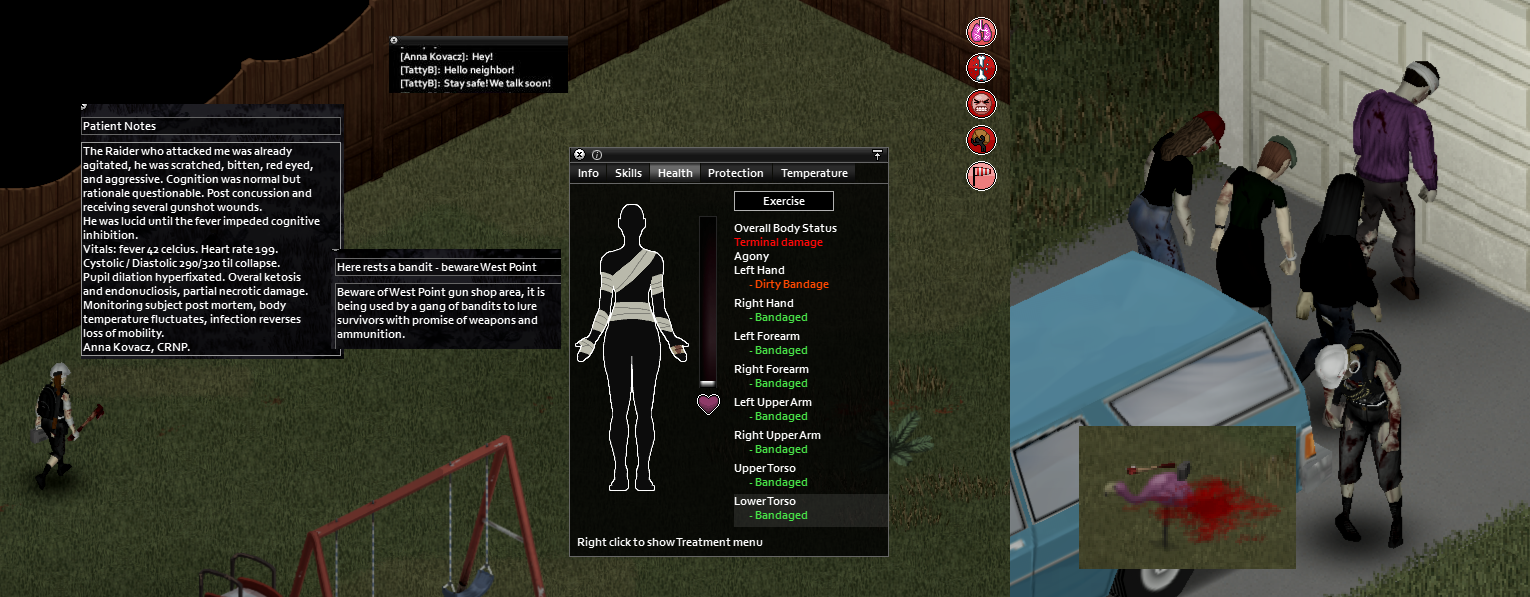Select the Upper Torso body part row

point(810,475)
